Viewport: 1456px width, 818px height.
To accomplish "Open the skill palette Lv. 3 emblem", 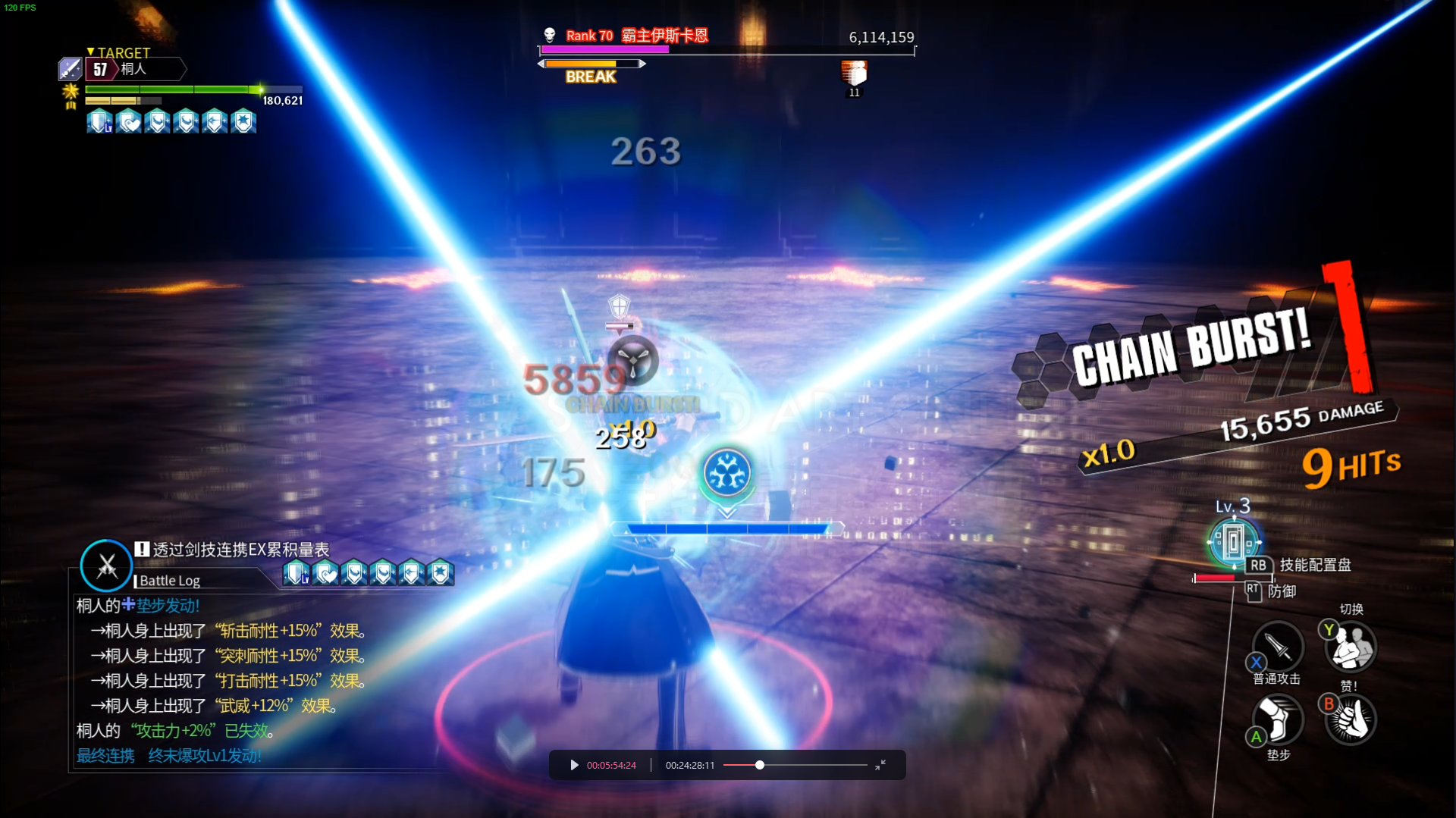I will click(x=1234, y=541).
